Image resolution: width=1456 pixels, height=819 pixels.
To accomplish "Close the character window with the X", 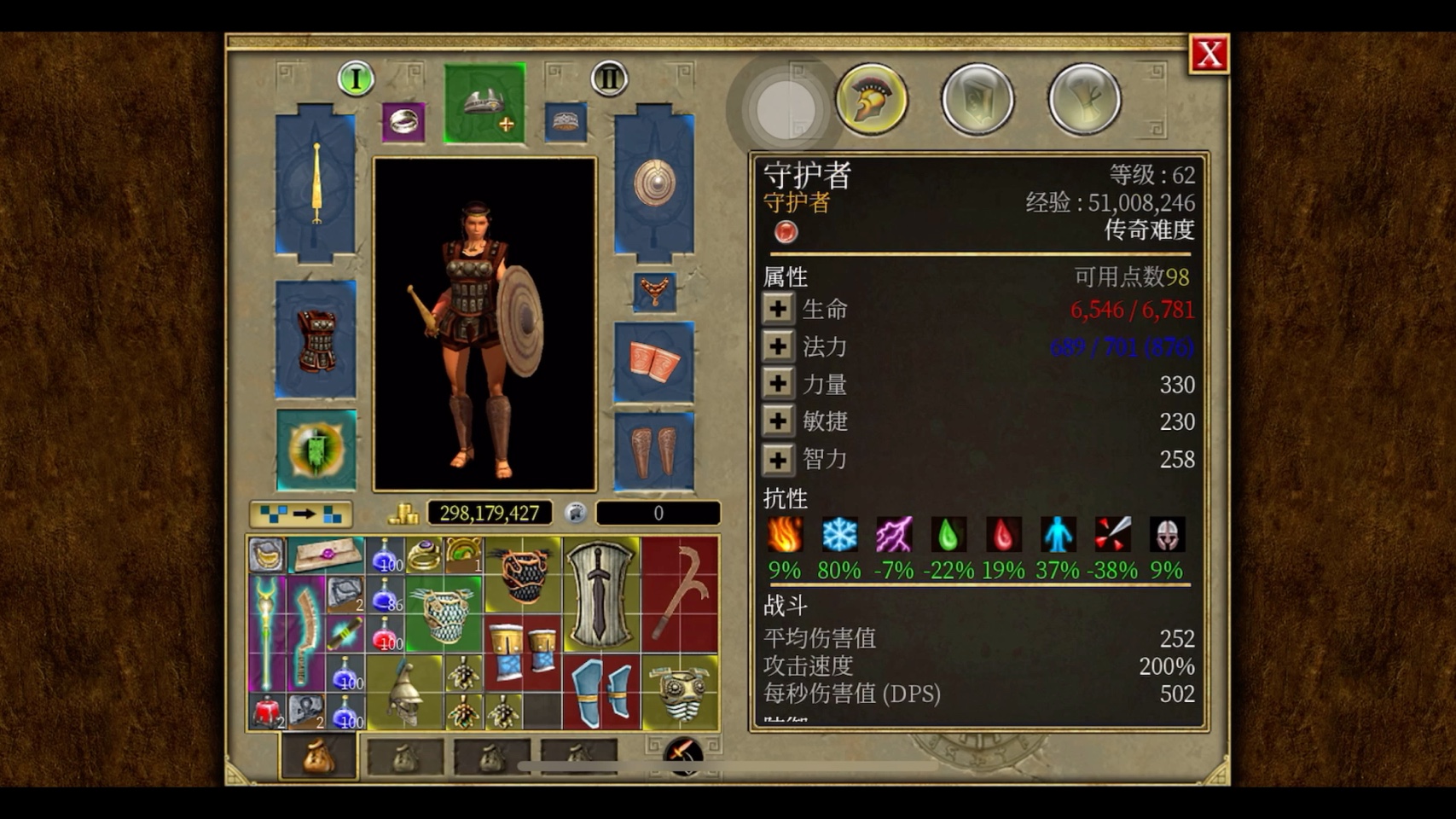I will click(x=1209, y=55).
